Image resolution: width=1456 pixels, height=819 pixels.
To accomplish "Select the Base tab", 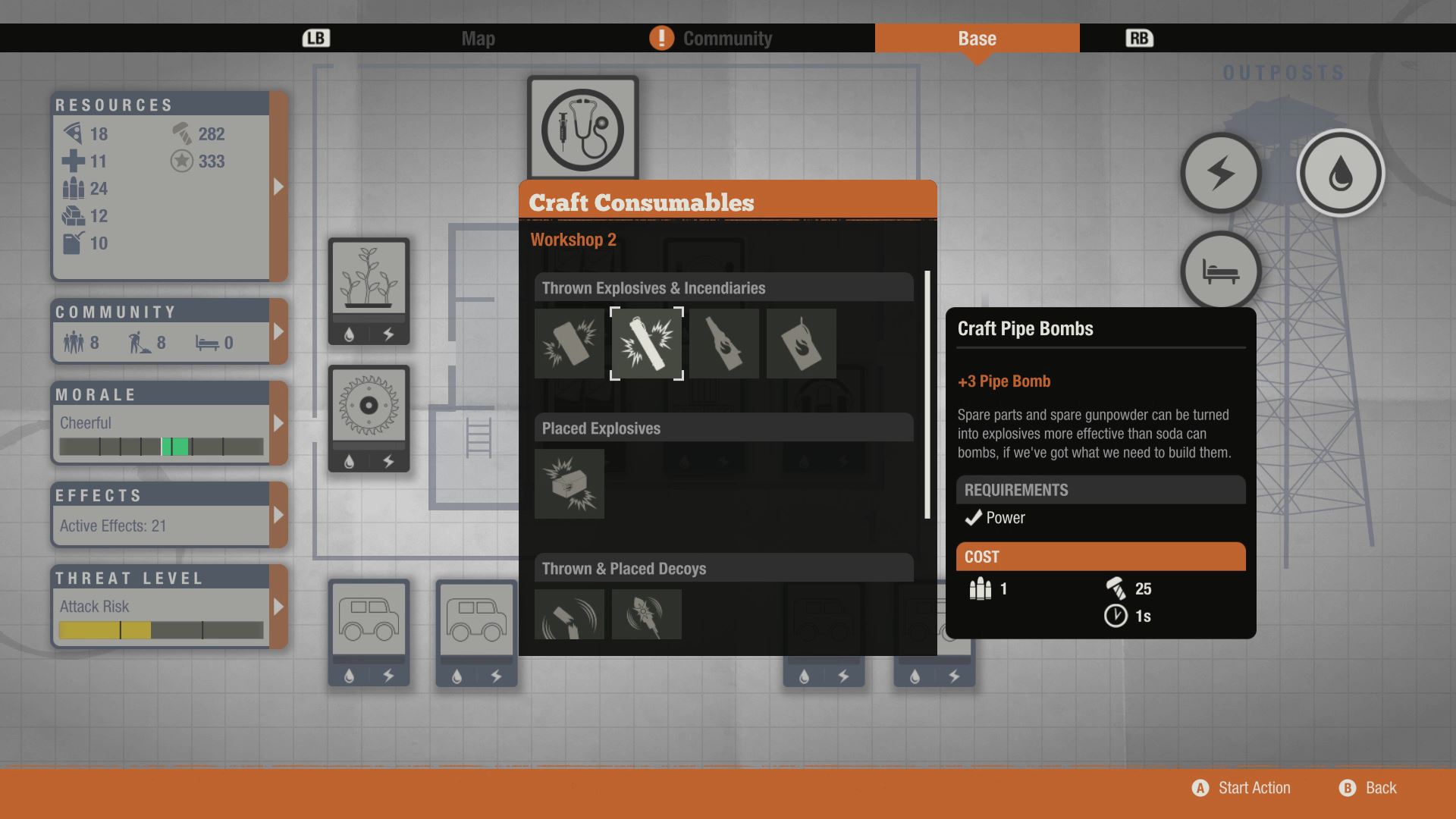I will tap(977, 39).
